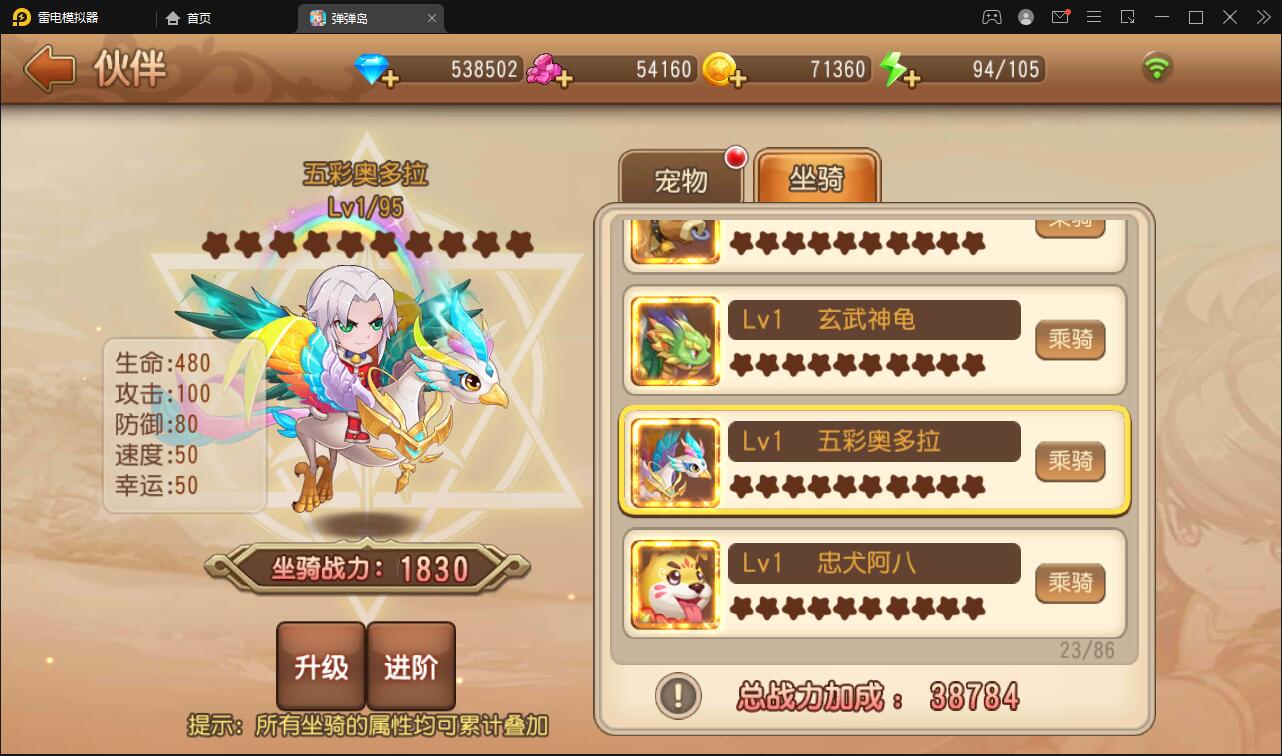This screenshot has width=1282, height=756.
Task: Click 乘骑 next to 五彩奥多拉
Action: point(1070,462)
